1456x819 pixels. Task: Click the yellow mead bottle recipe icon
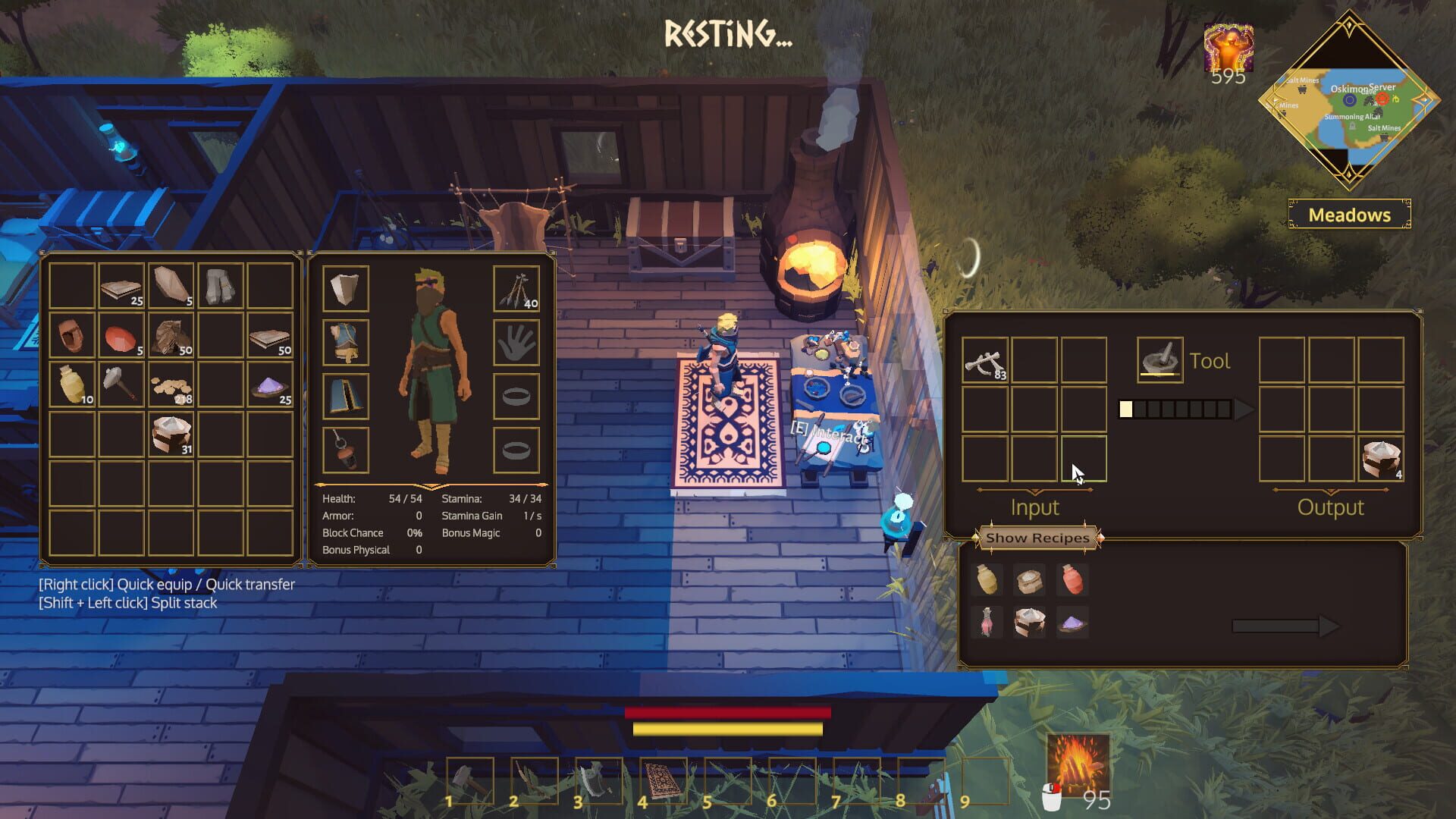(x=986, y=580)
